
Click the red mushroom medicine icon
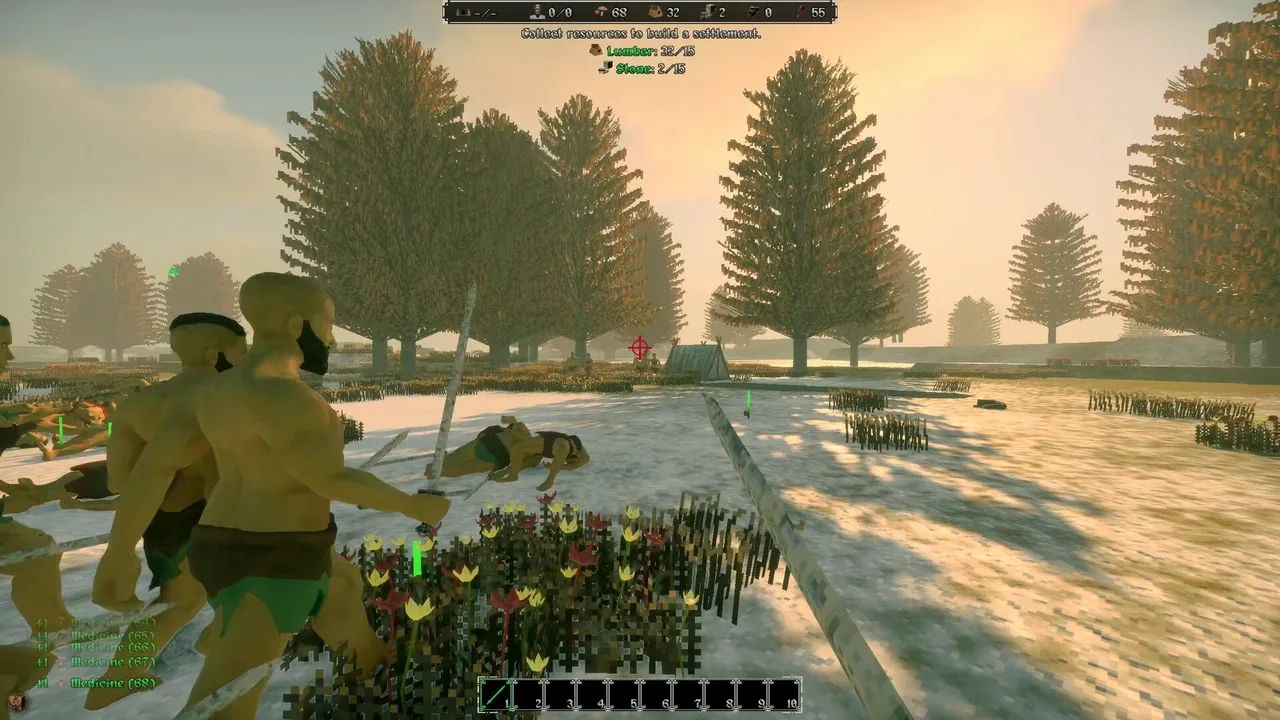point(600,12)
